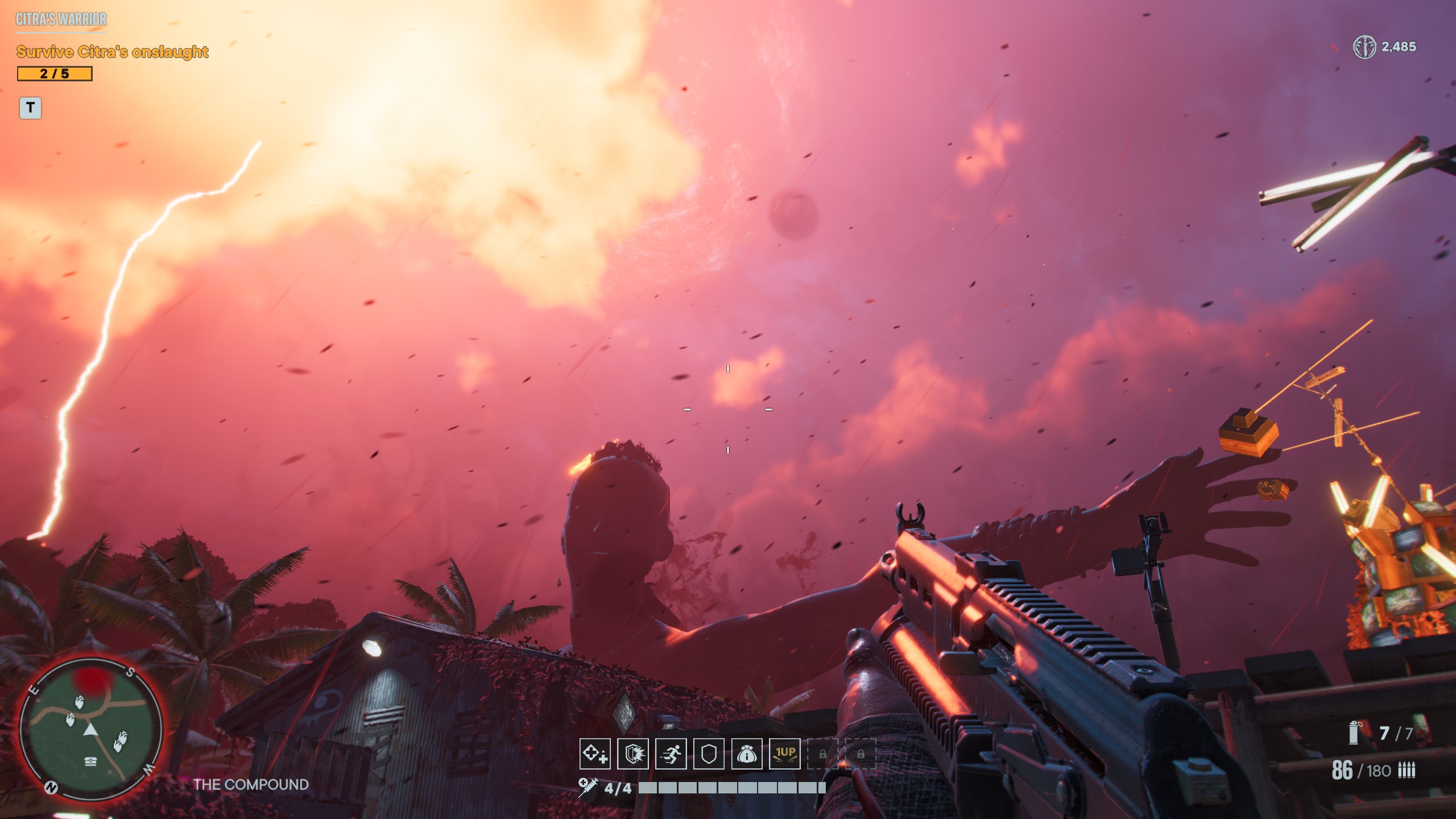Image resolution: width=1456 pixels, height=819 pixels.
Task: Click the healing syringe icon
Action: (588, 788)
